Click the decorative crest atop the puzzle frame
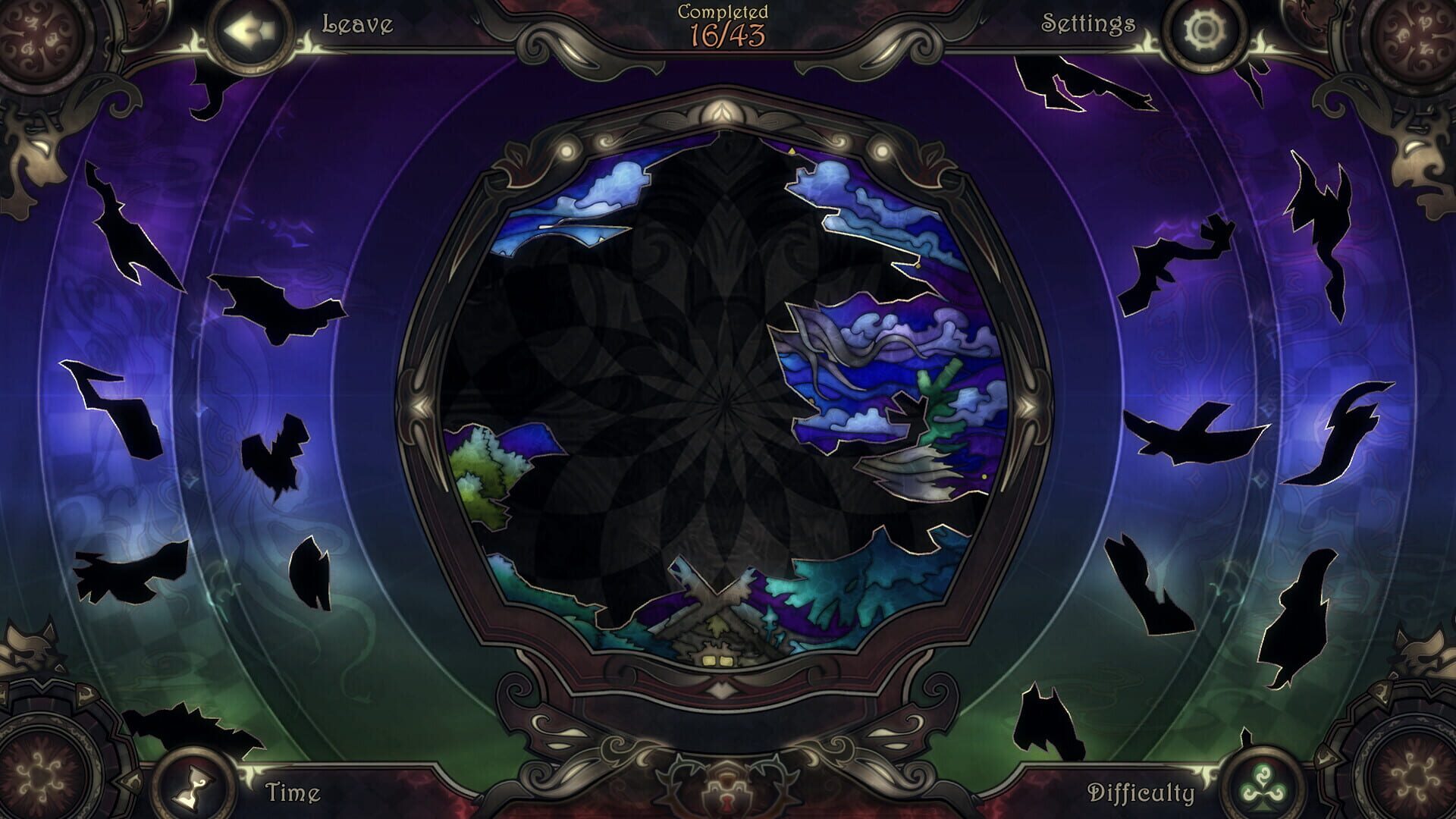The width and height of the screenshot is (1456, 819). click(726, 114)
